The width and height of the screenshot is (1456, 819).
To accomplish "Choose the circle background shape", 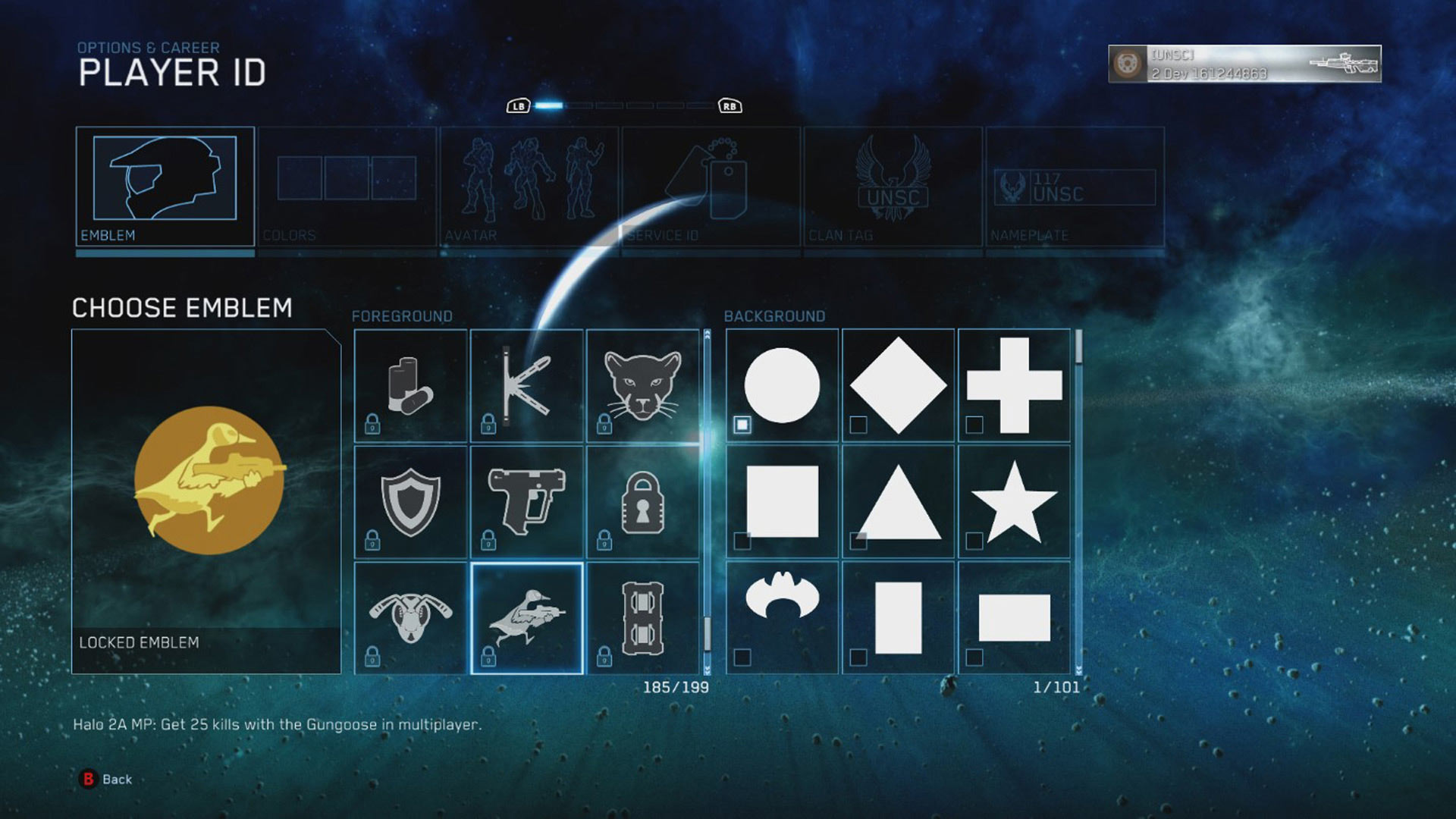I will point(782,386).
